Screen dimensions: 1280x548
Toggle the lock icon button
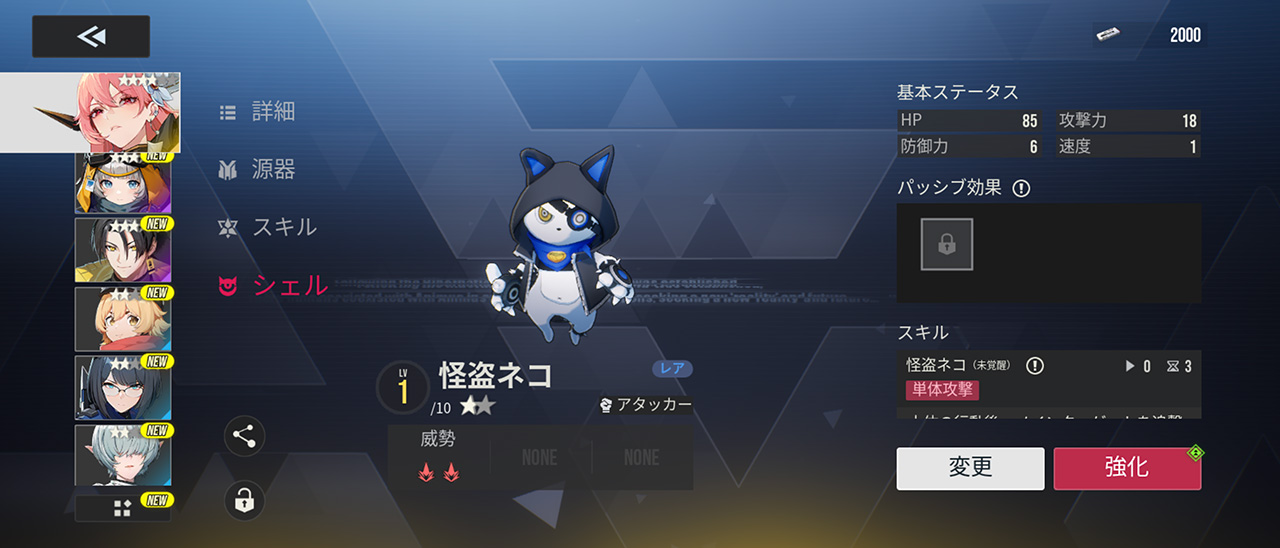[245, 500]
